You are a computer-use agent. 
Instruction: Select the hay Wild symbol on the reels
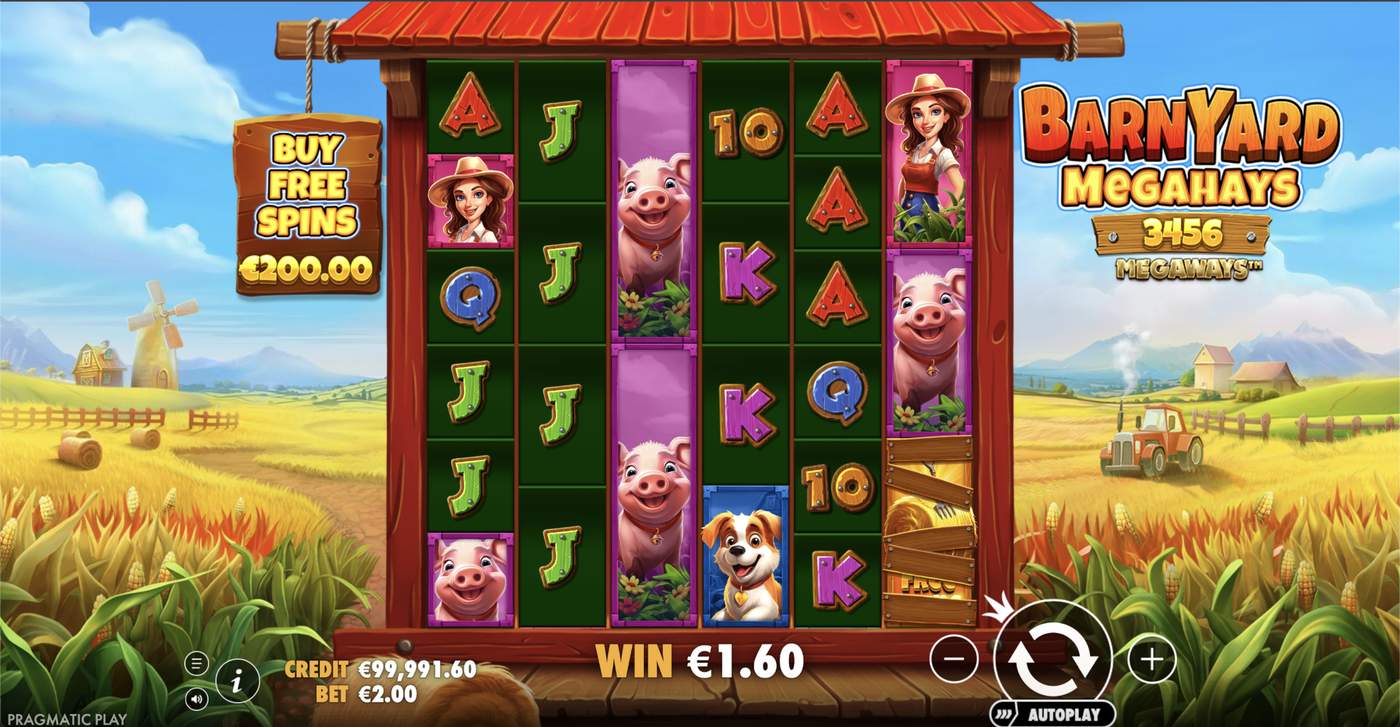pos(930,530)
